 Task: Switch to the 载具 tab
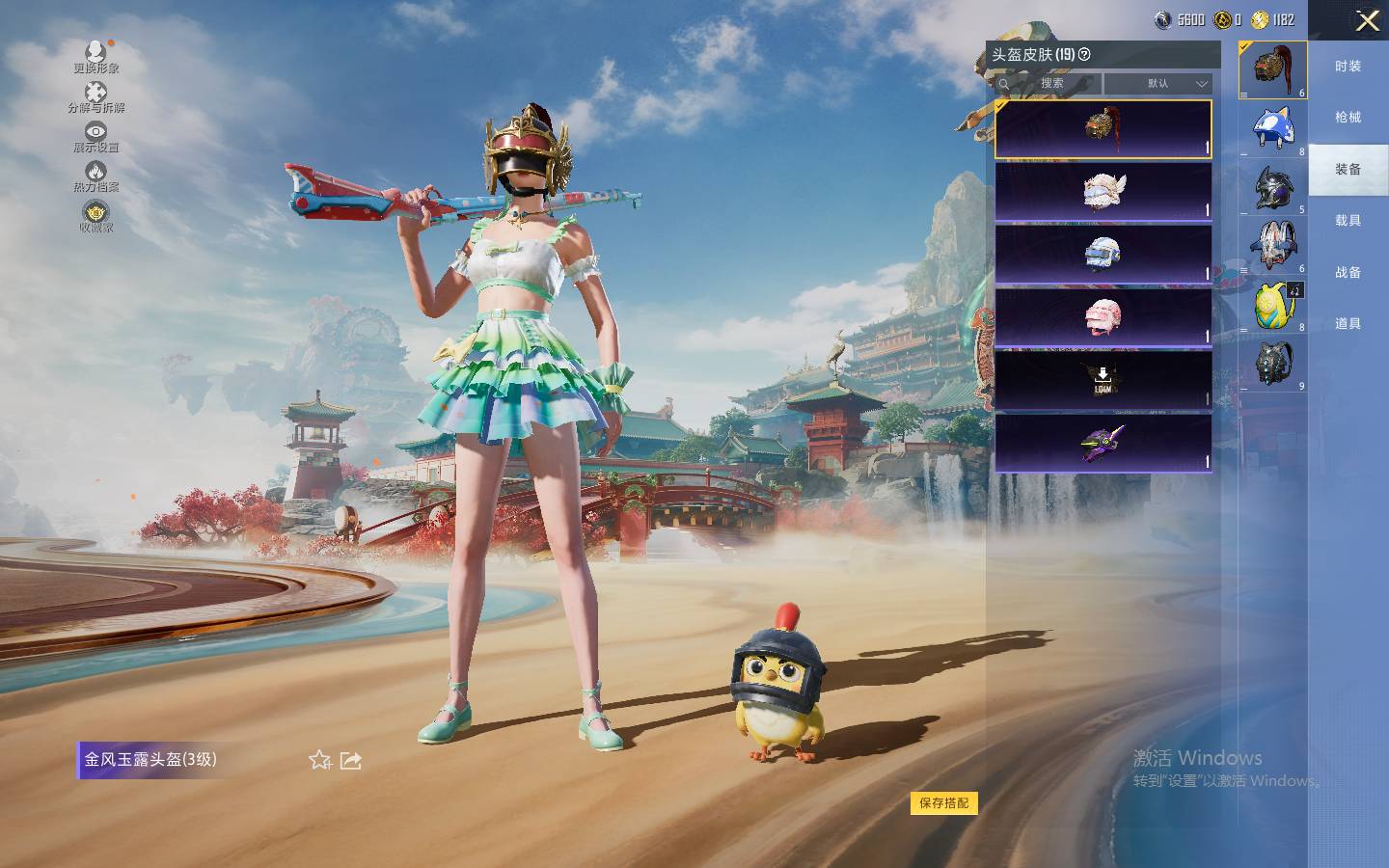pyautogui.click(x=1348, y=221)
